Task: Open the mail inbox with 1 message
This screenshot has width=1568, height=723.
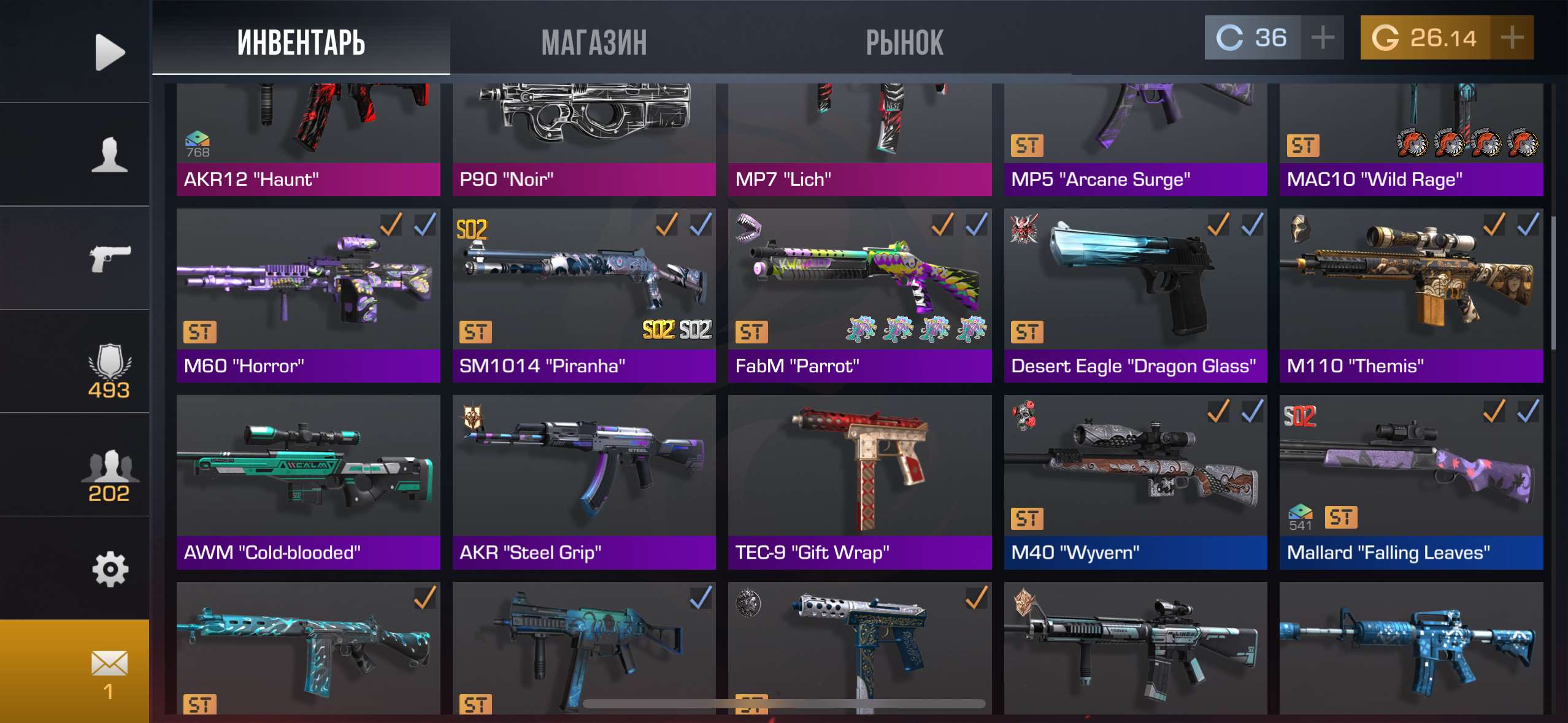Action: click(x=109, y=671)
